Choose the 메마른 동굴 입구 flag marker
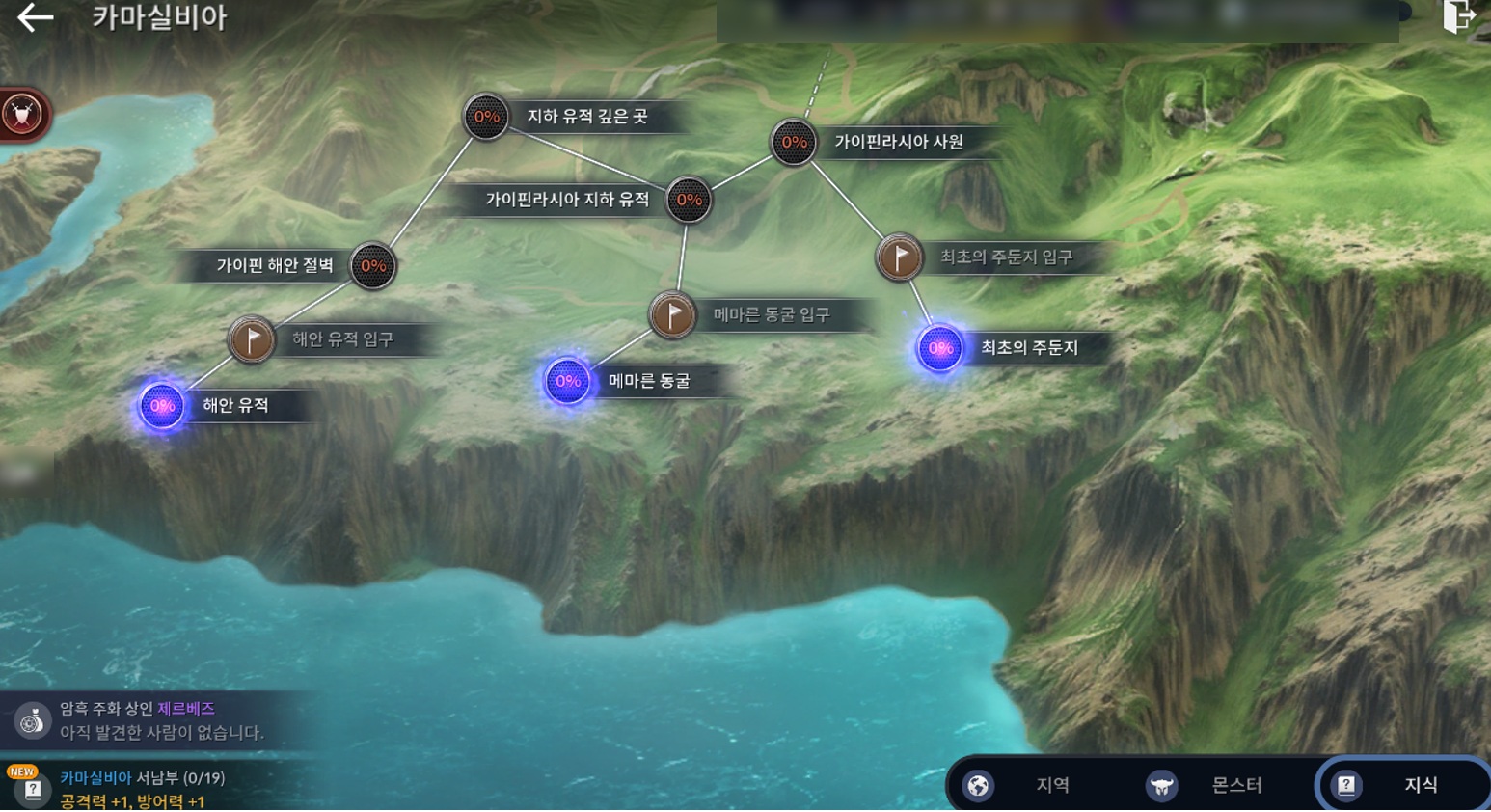Screen dimensions: 1491x812 tap(672, 314)
